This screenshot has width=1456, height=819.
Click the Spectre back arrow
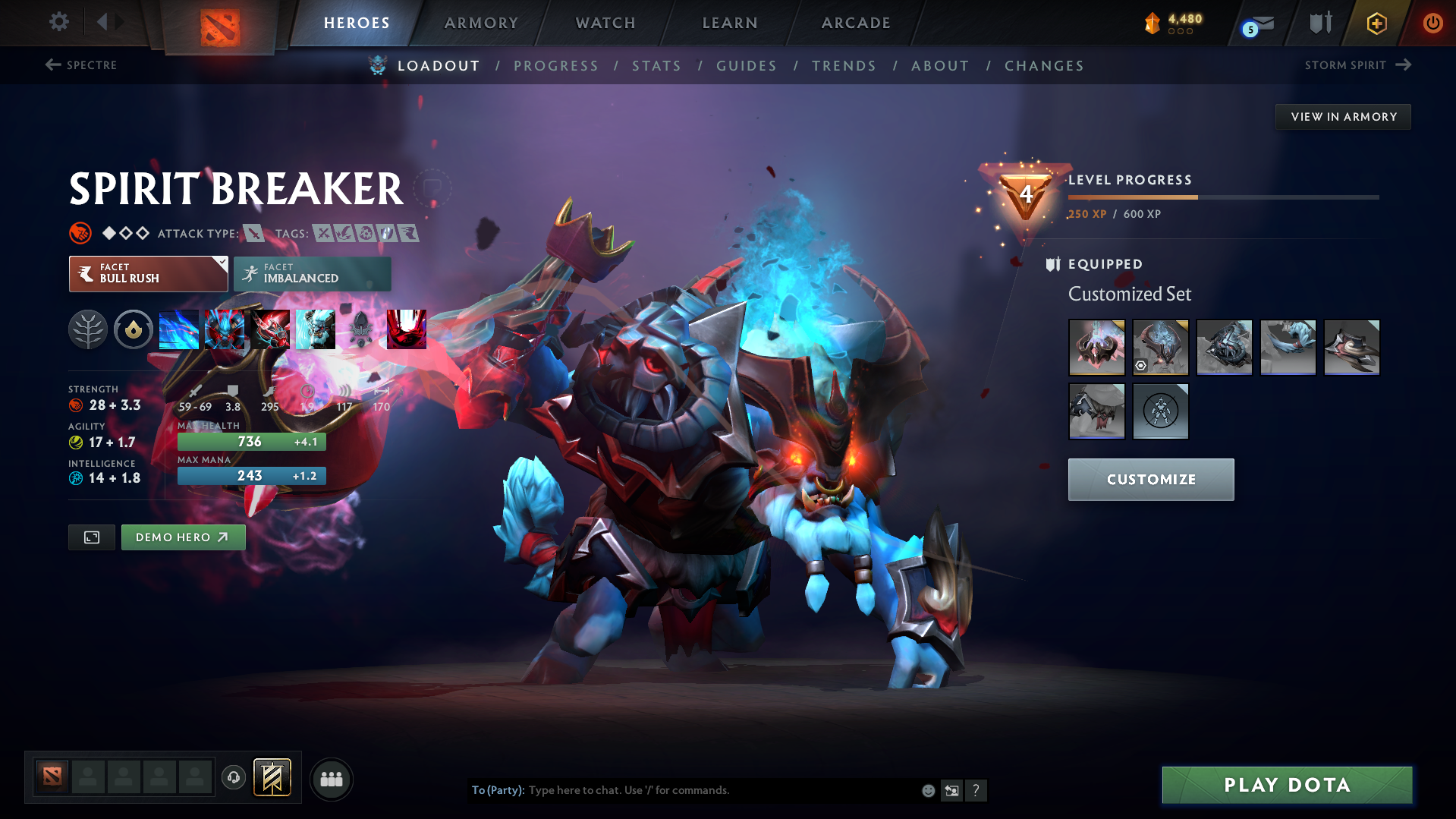(52, 65)
